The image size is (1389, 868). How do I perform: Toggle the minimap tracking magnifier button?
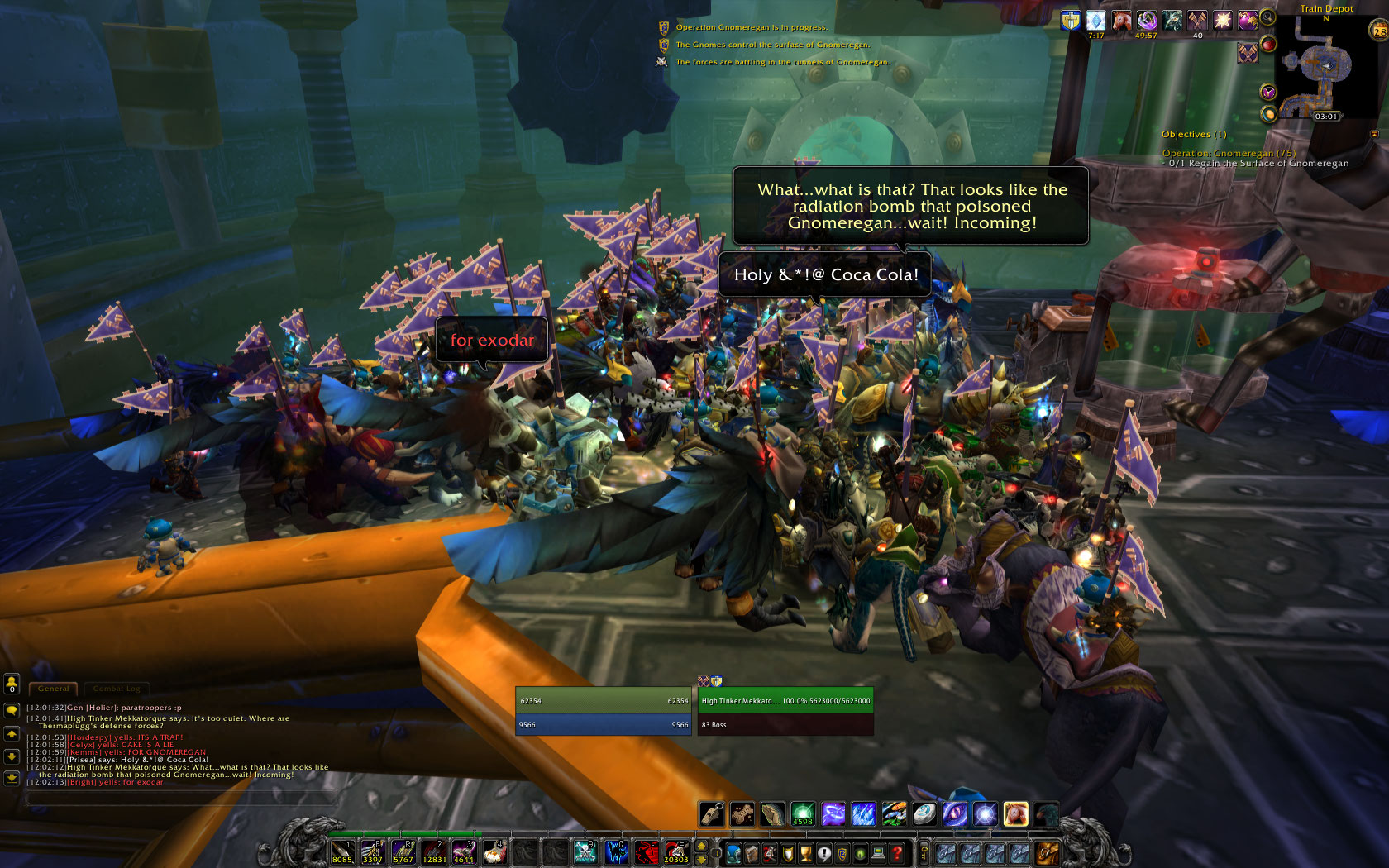(x=1267, y=17)
